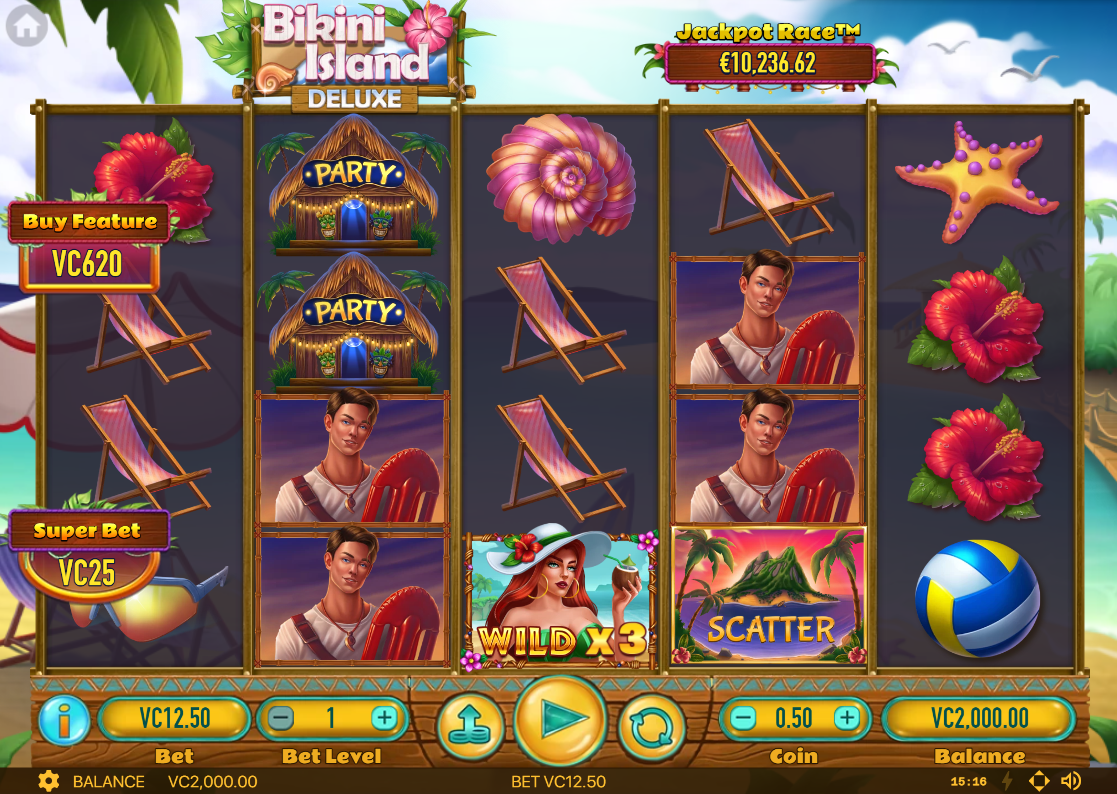Image resolution: width=1117 pixels, height=794 pixels.
Task: Decrease the bet level
Action: click(282, 718)
